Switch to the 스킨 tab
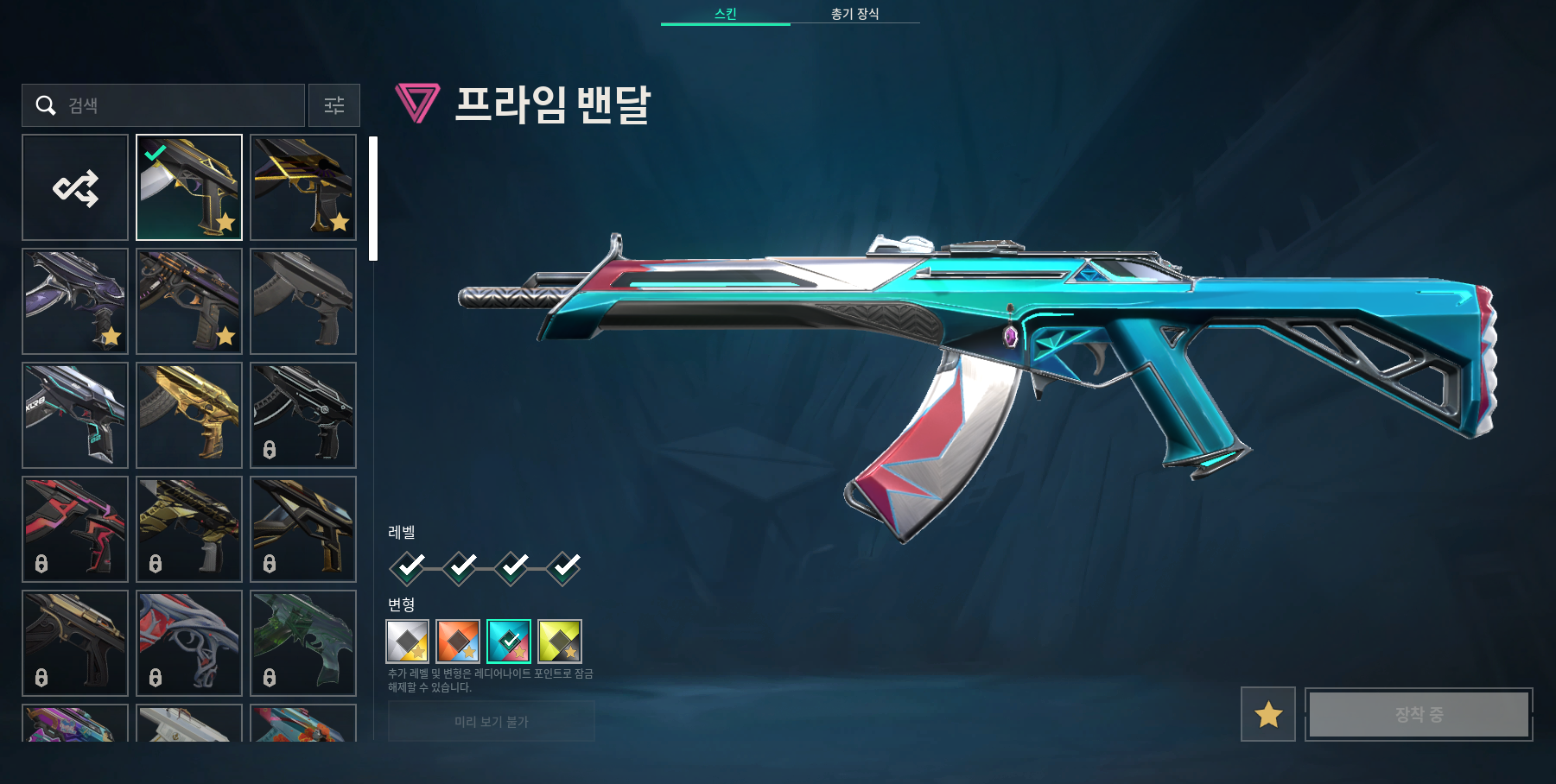The width and height of the screenshot is (1556, 784). [x=725, y=14]
